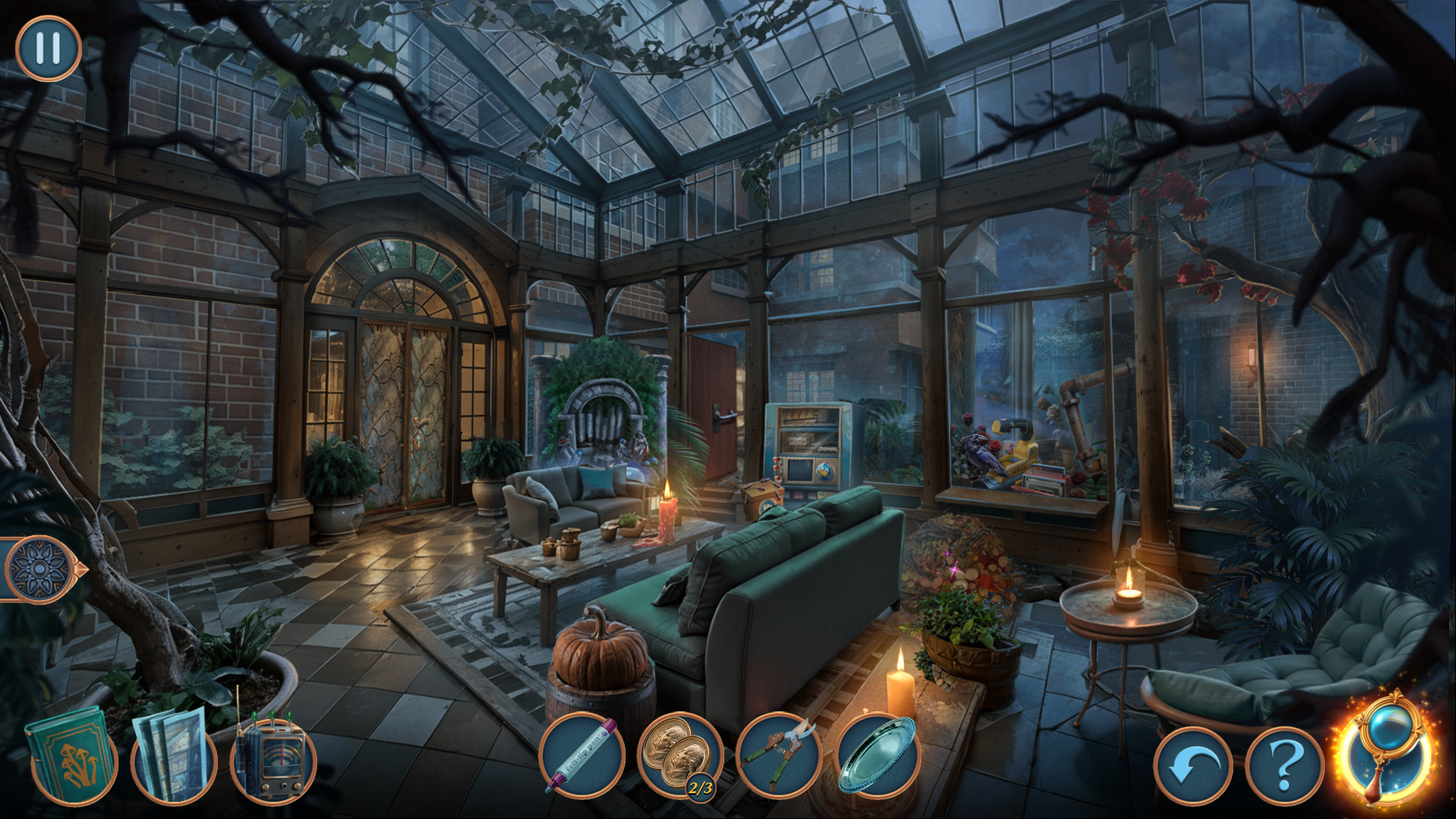Choose the garden pruning shears item

click(x=779, y=755)
